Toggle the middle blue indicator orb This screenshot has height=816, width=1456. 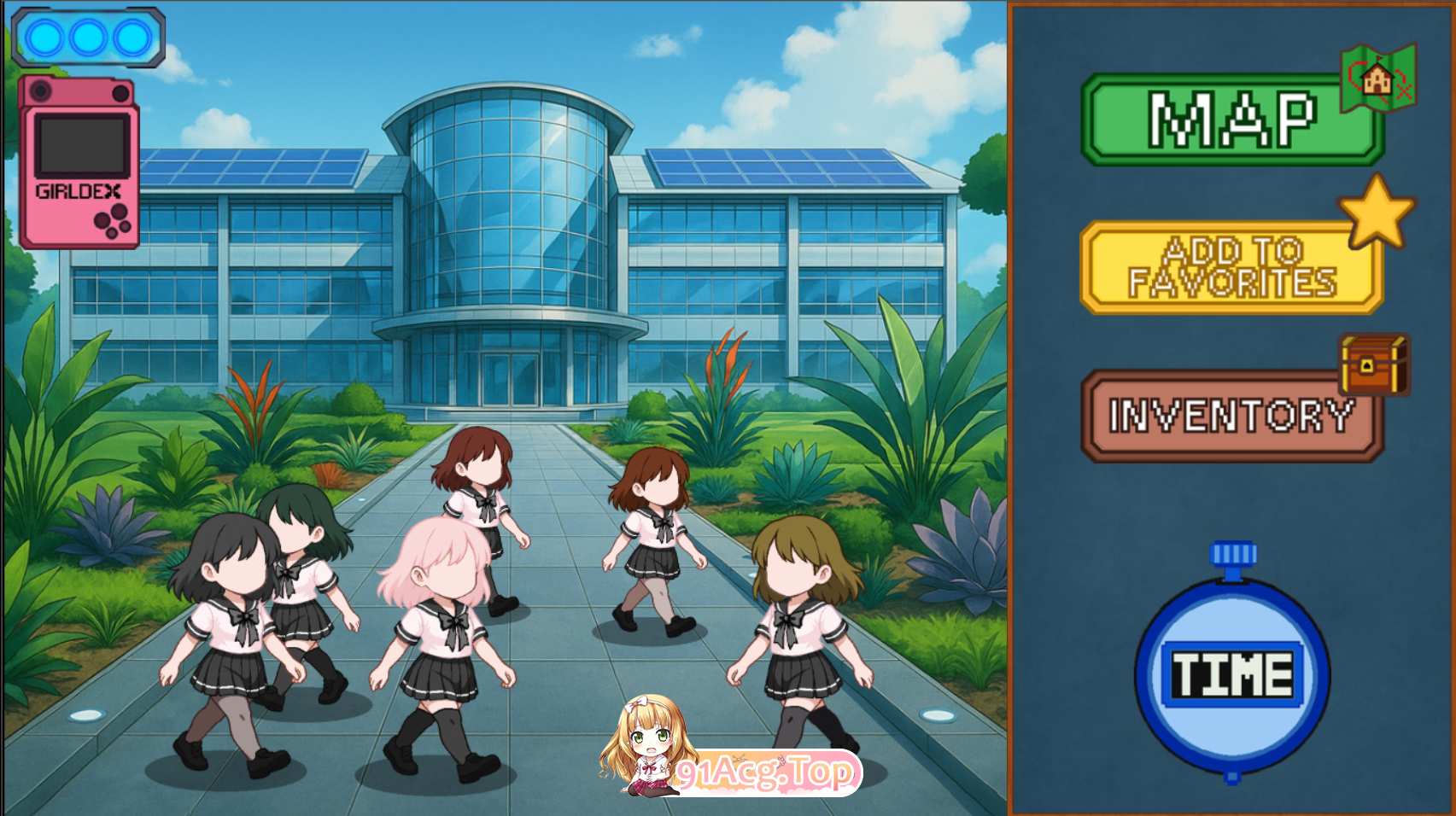tap(89, 35)
